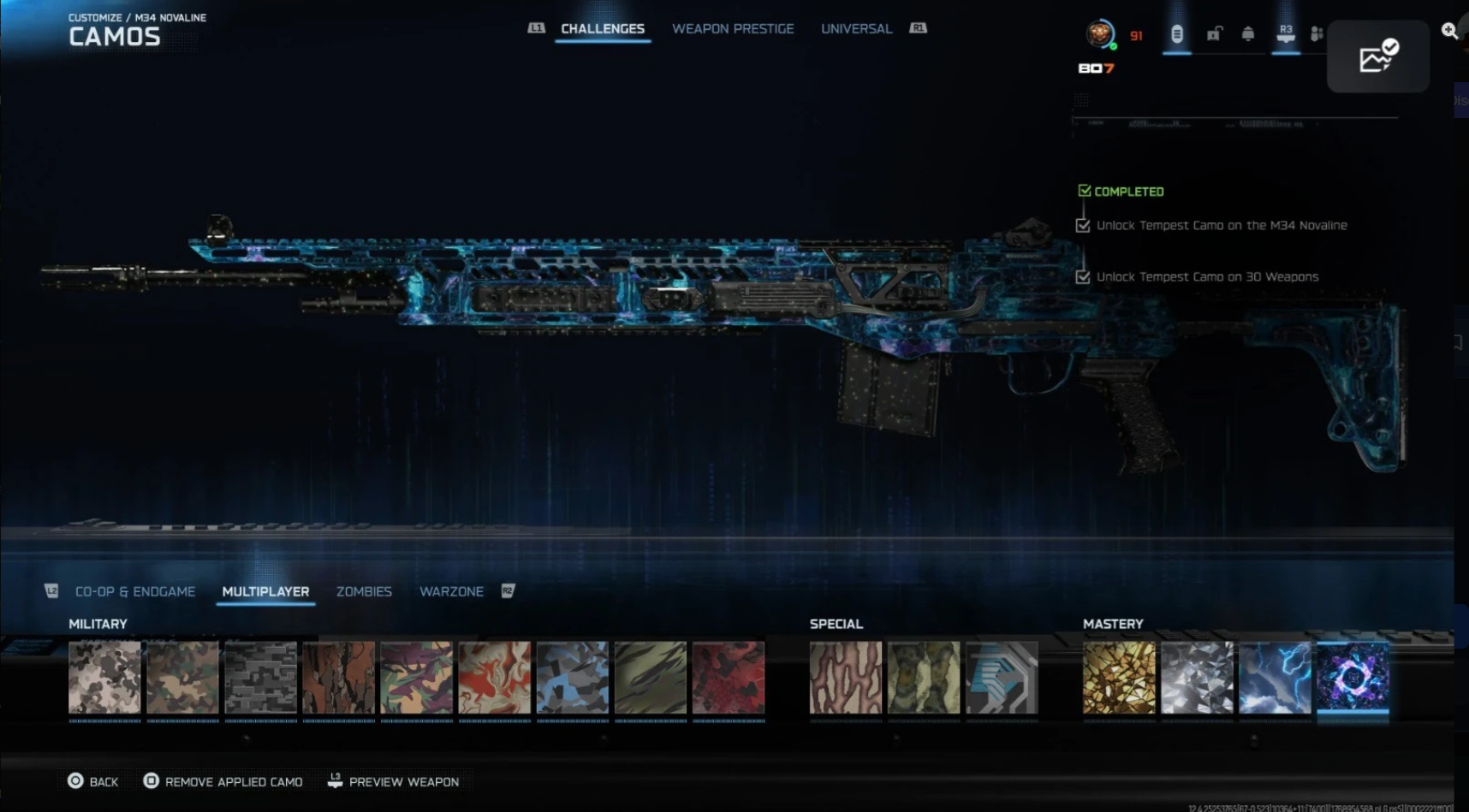1469x812 pixels.
Task: Select the blue lightning mastery camo
Action: [1275, 678]
